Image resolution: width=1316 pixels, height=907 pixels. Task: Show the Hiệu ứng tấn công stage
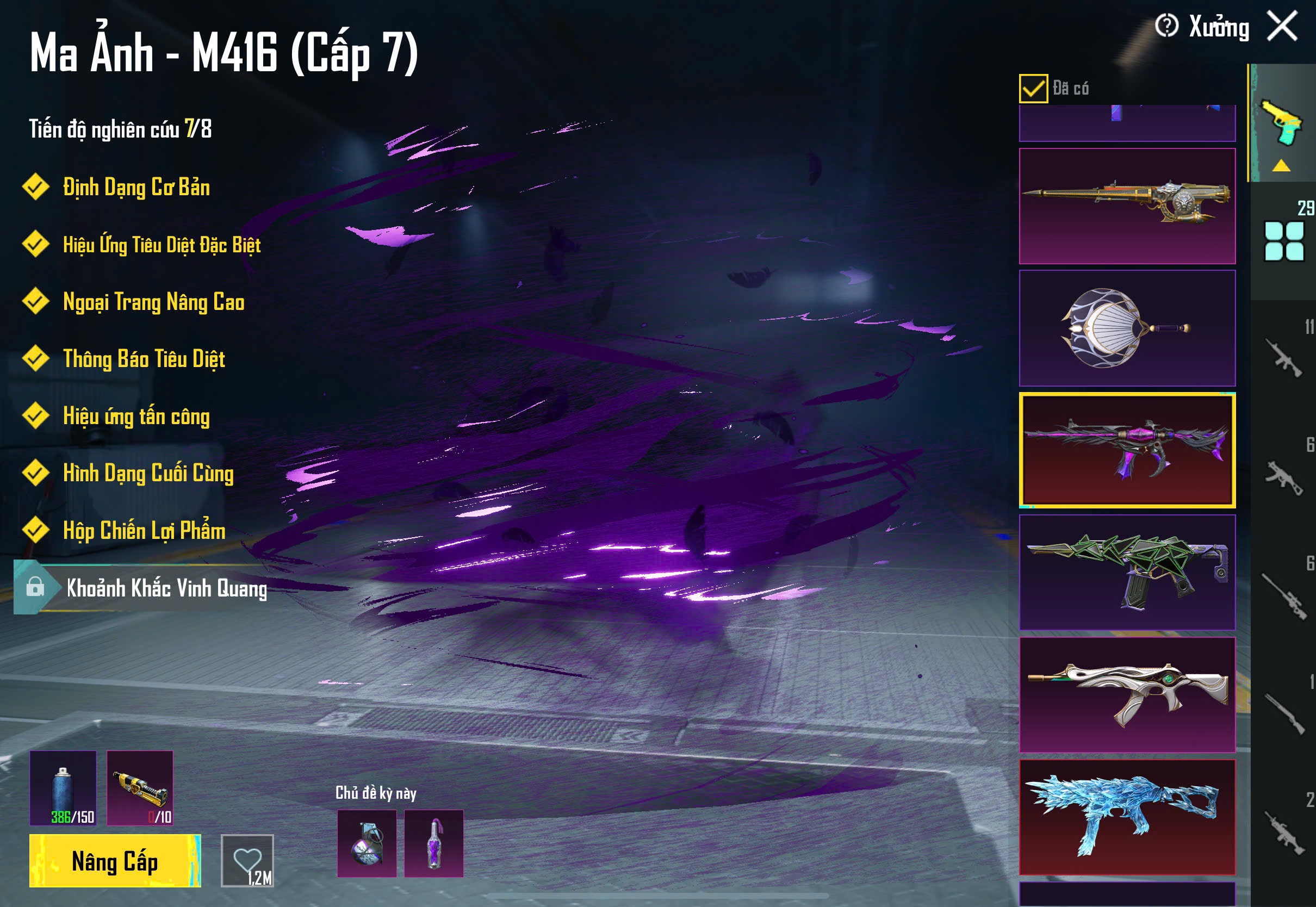136,416
